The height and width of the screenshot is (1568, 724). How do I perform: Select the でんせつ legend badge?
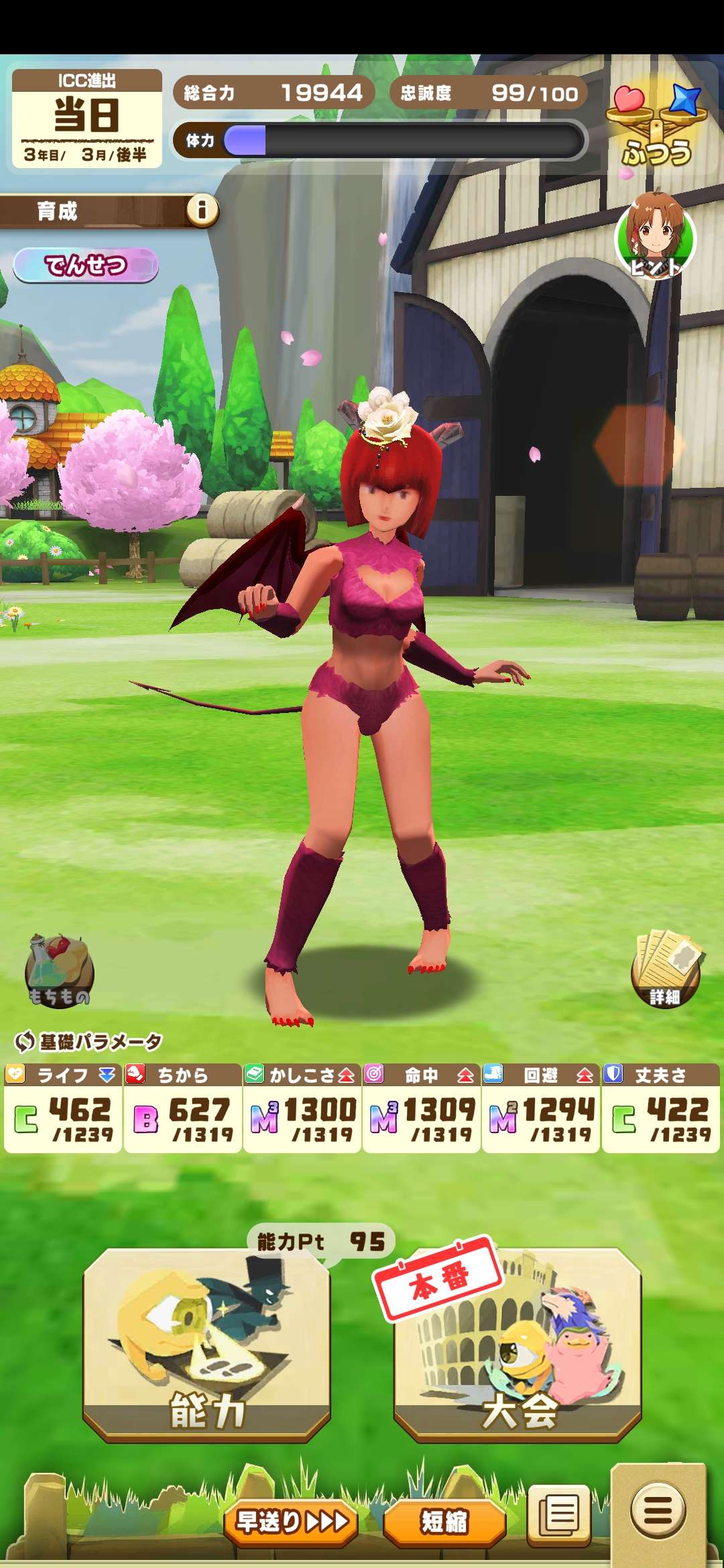86,265
